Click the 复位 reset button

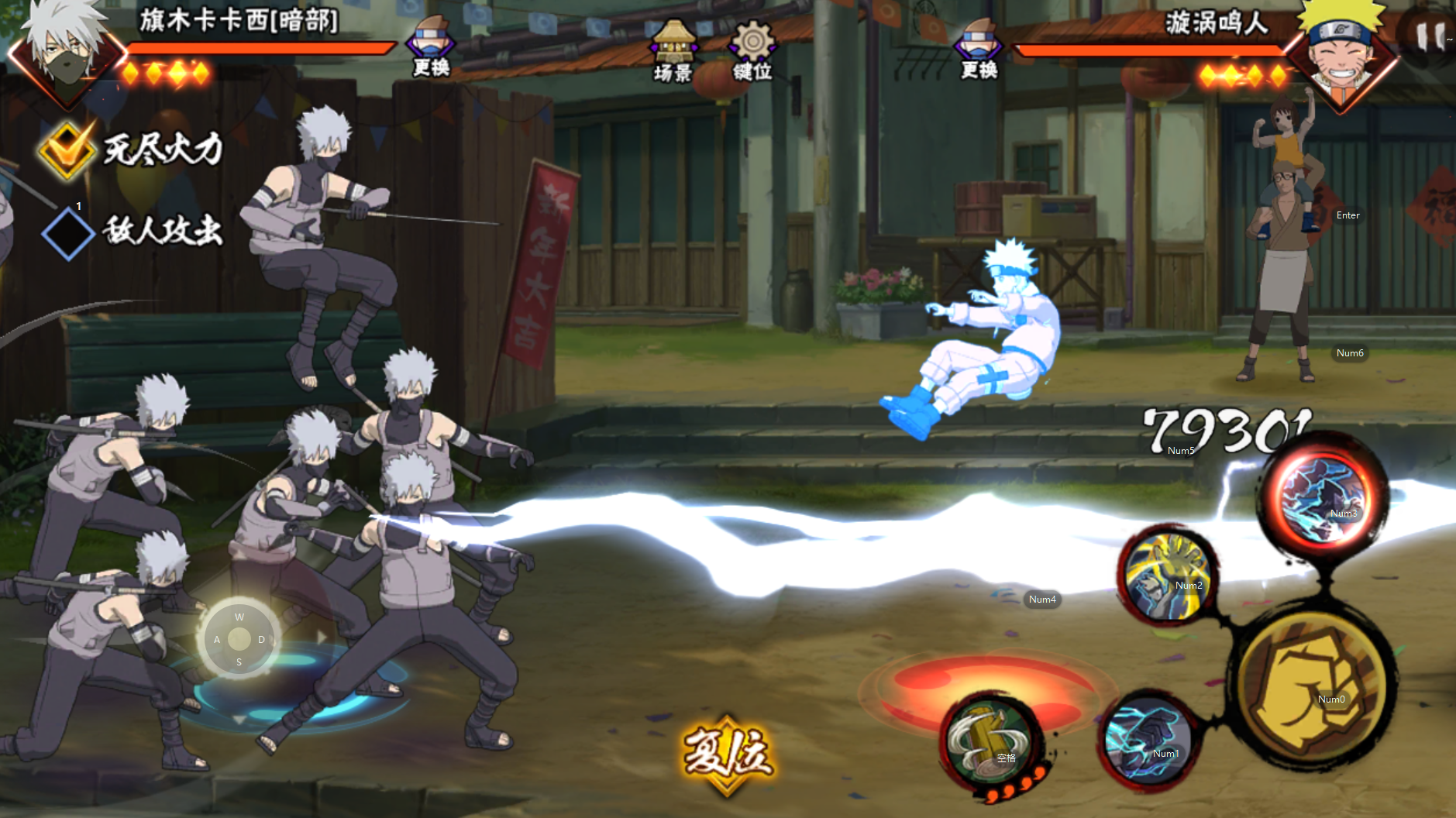coord(727,754)
